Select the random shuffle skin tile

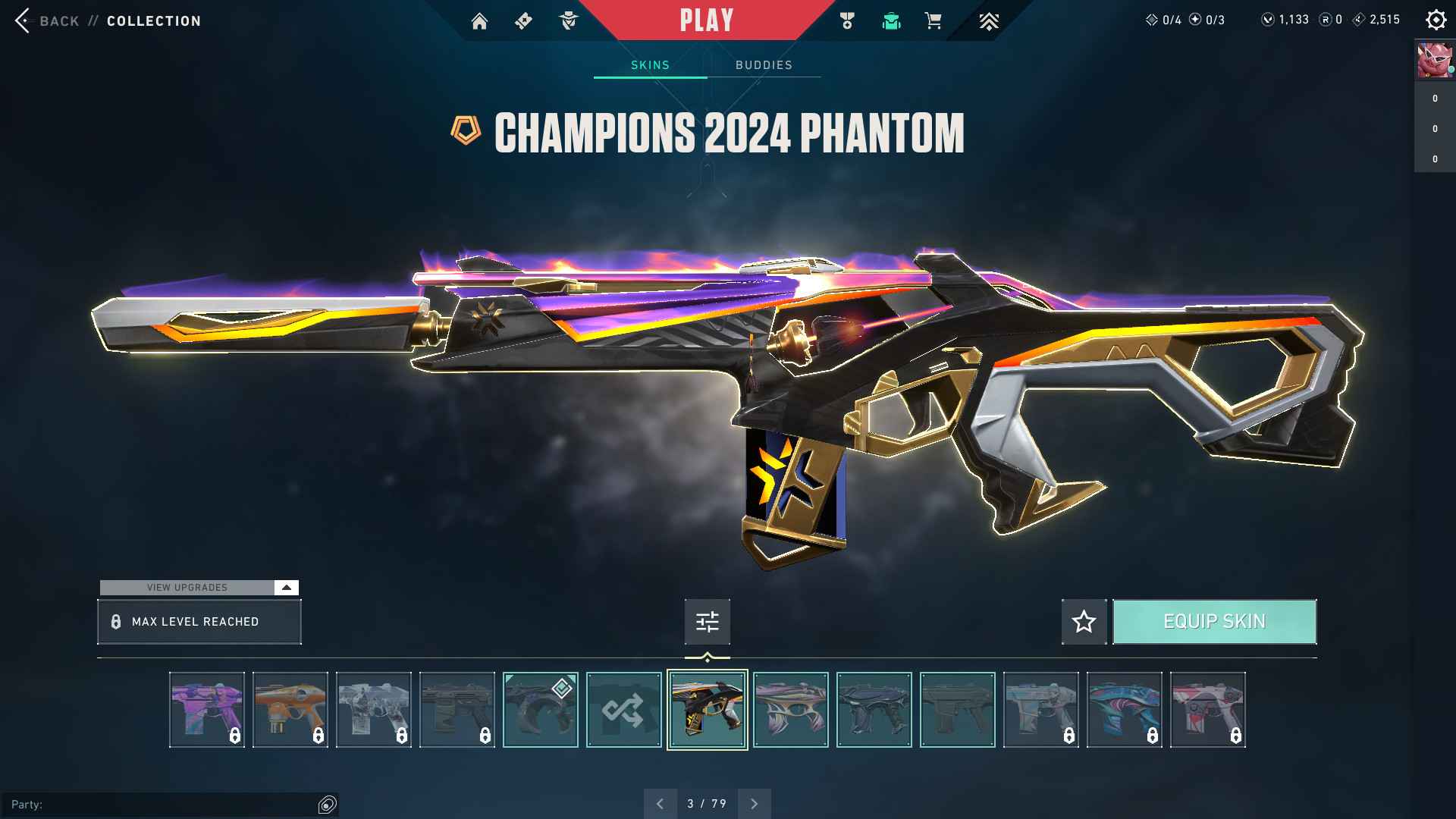pyautogui.click(x=623, y=710)
